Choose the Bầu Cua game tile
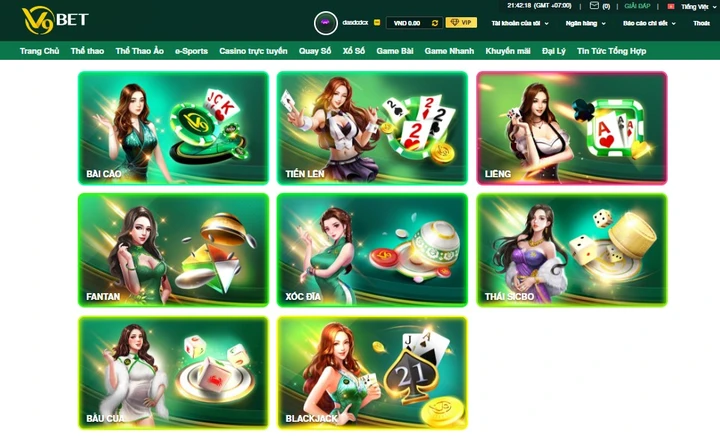This screenshot has width=720, height=436. click(x=173, y=372)
